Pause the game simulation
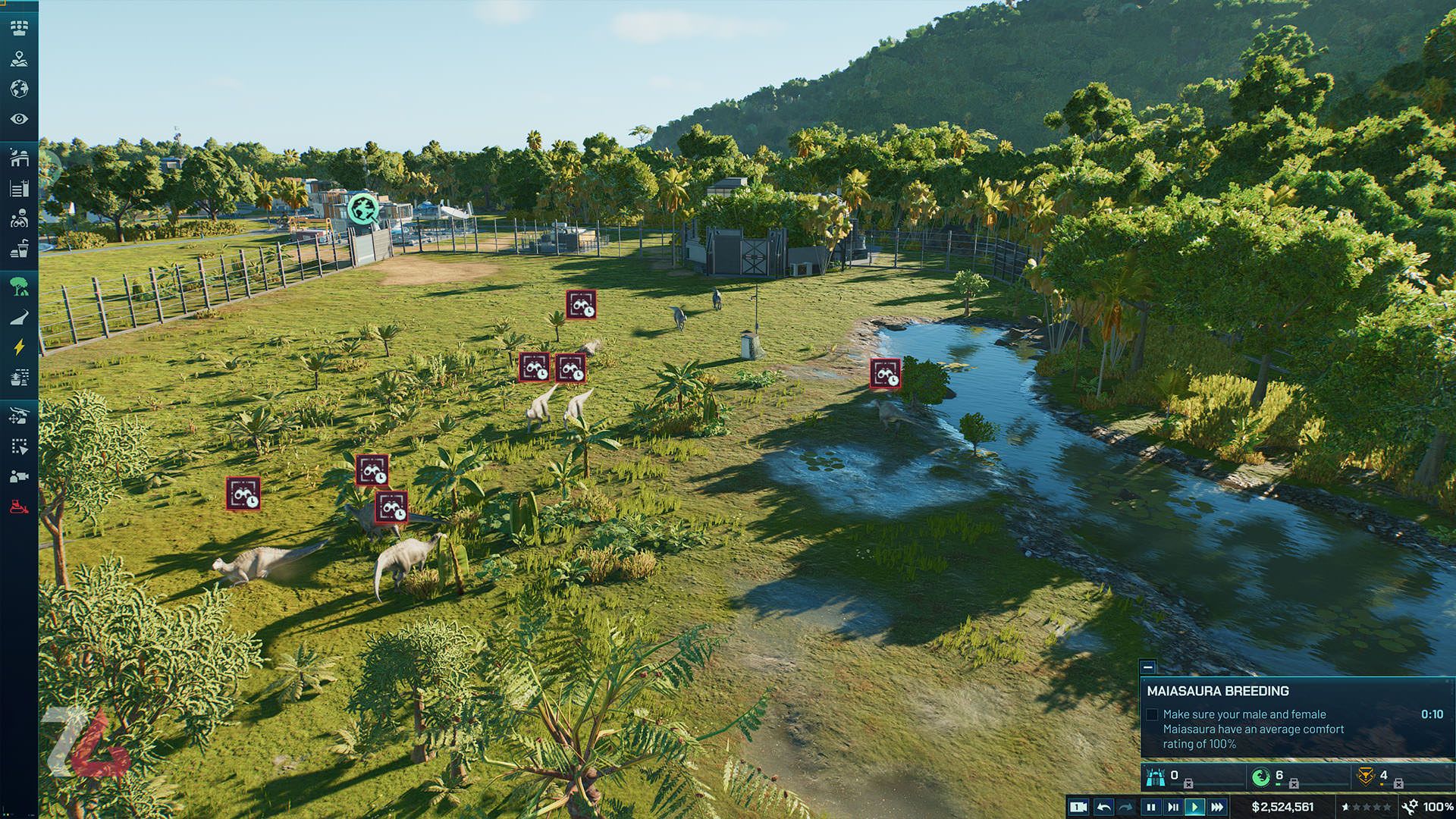 (1151, 807)
